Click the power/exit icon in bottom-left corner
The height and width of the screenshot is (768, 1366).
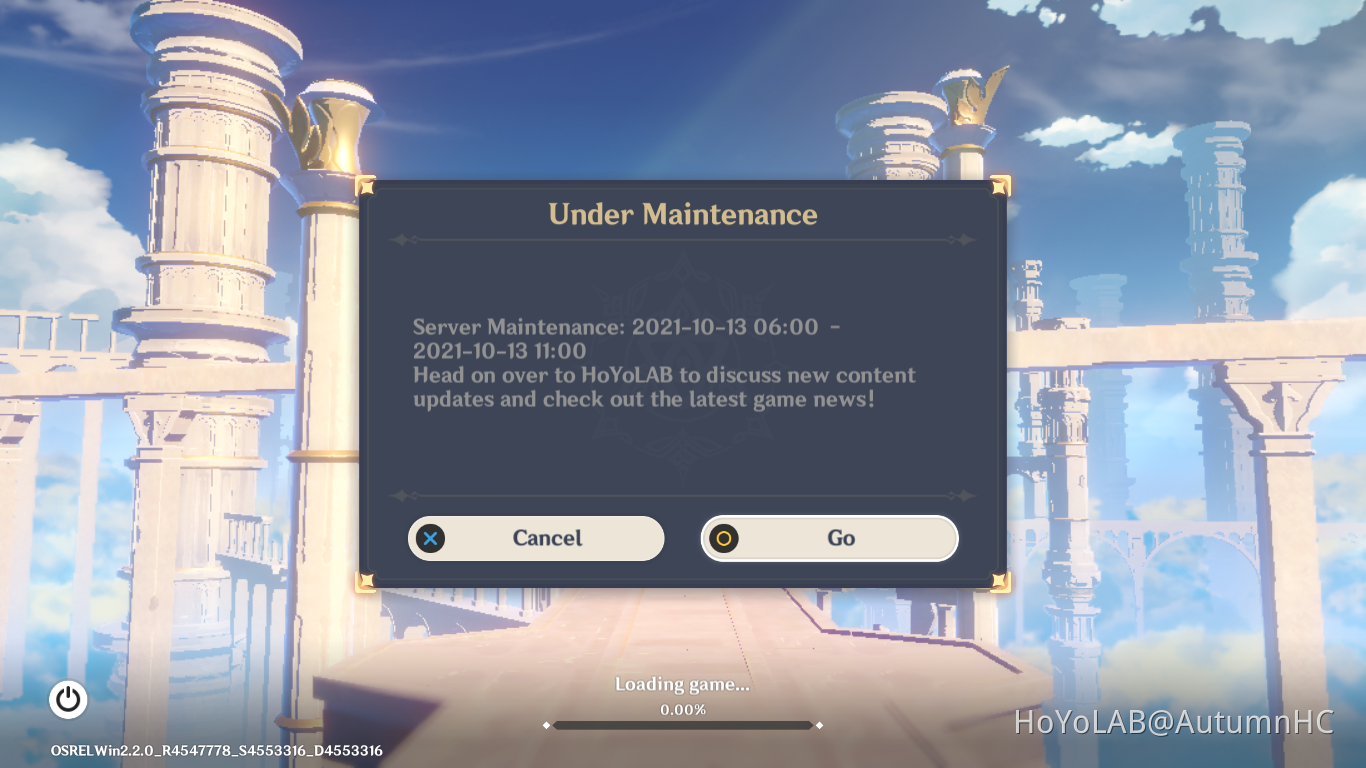pyautogui.click(x=68, y=700)
